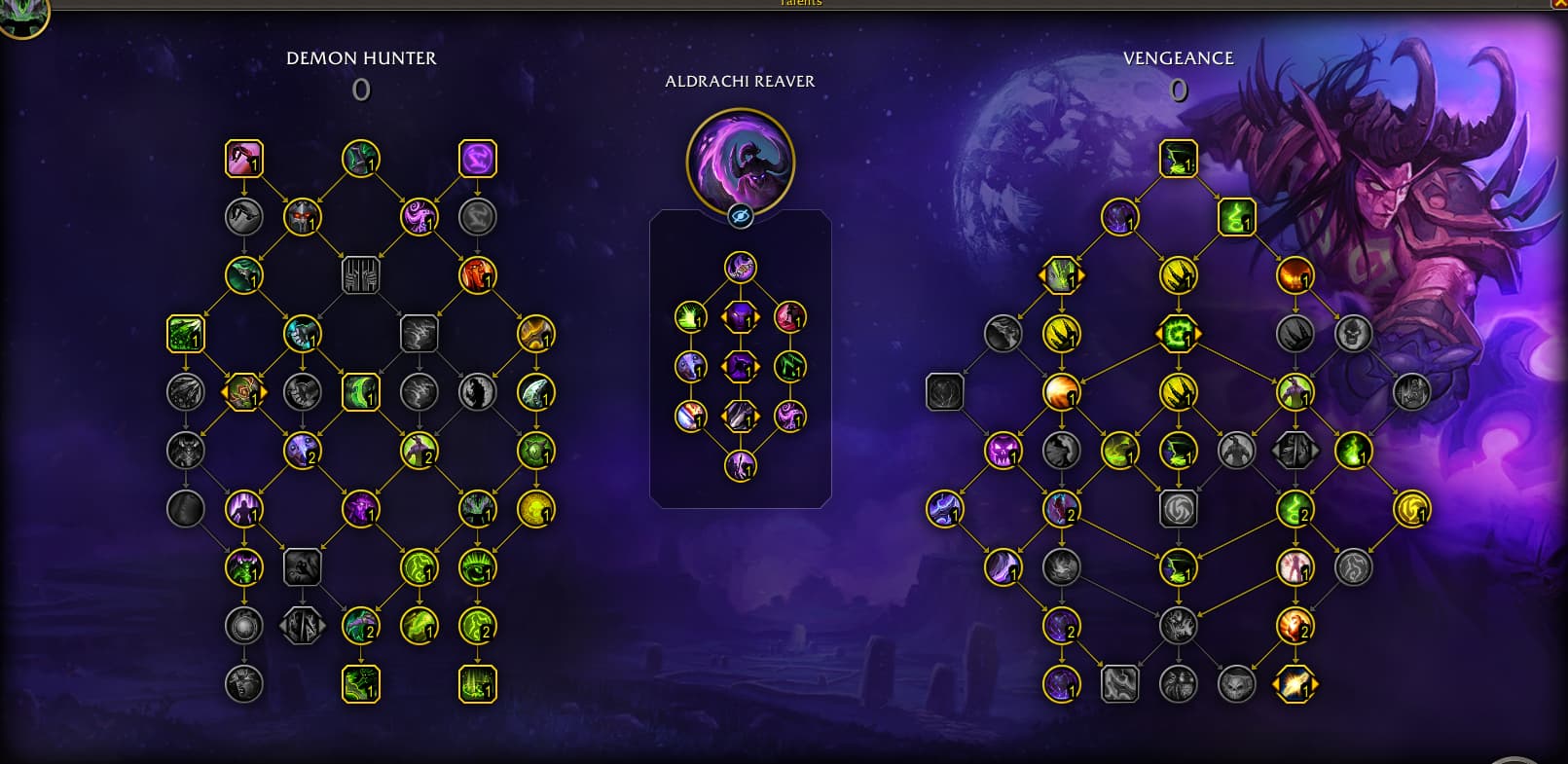Choose the pink square talent in Demon Hunter tree
The width and height of the screenshot is (1568, 764).
(243, 159)
